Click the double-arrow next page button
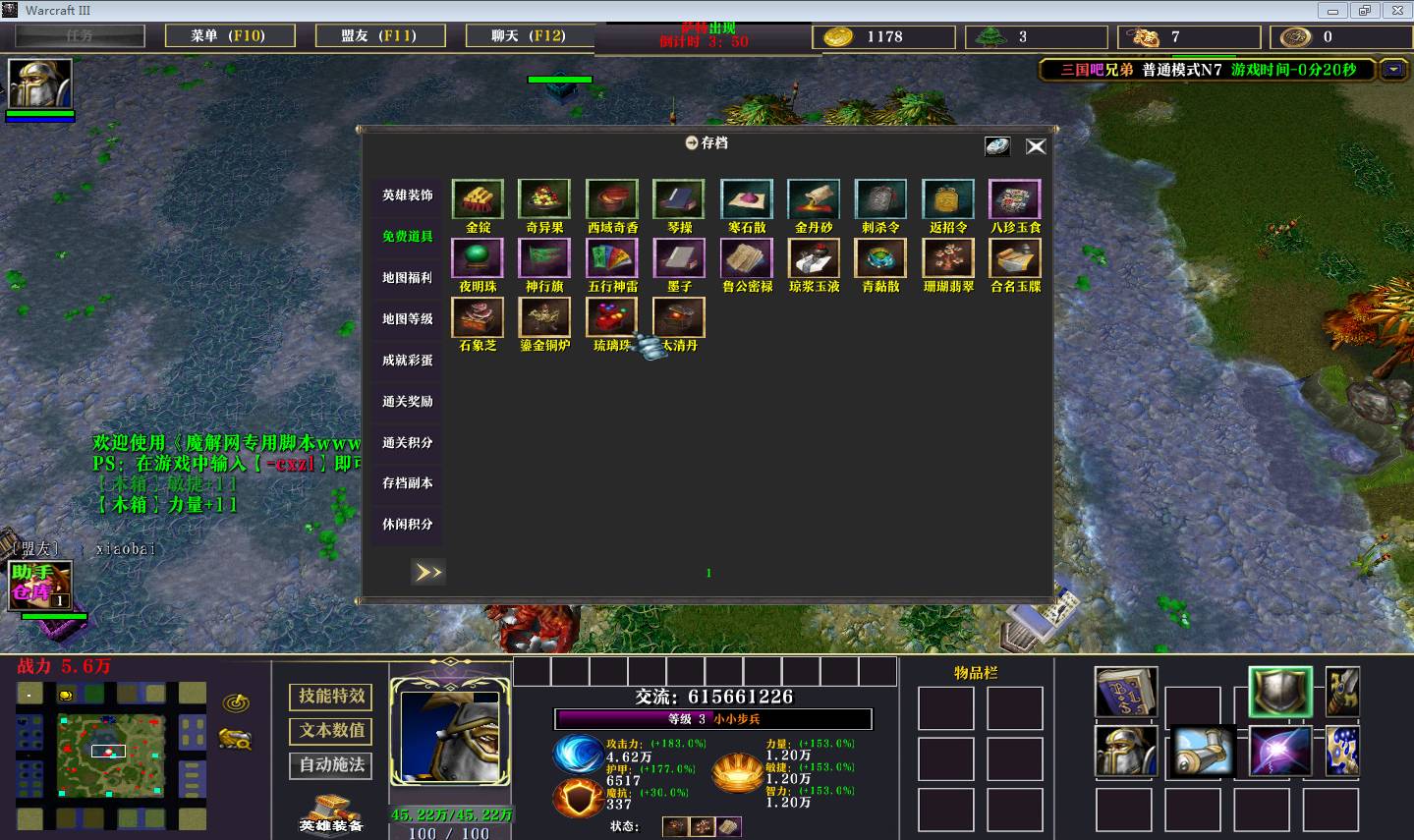1414x840 pixels. pos(427,572)
